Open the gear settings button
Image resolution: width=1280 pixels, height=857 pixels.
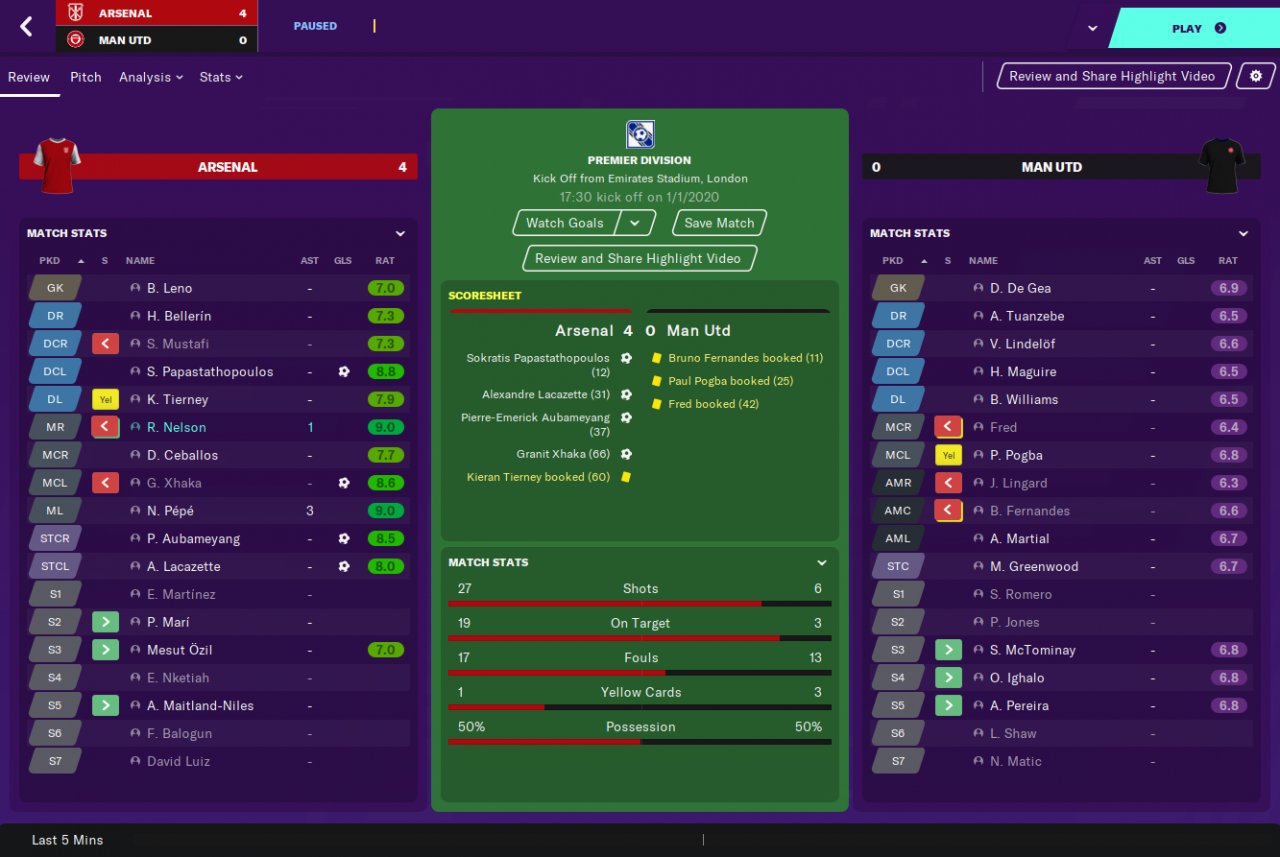point(1256,76)
